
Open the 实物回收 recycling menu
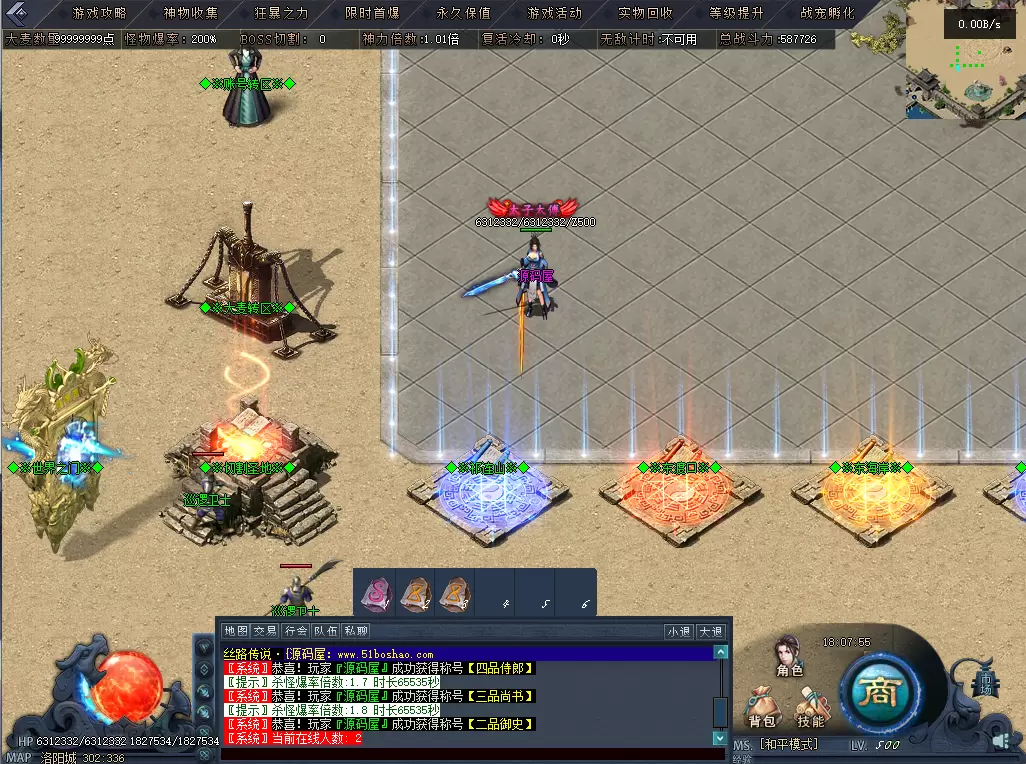645,13
